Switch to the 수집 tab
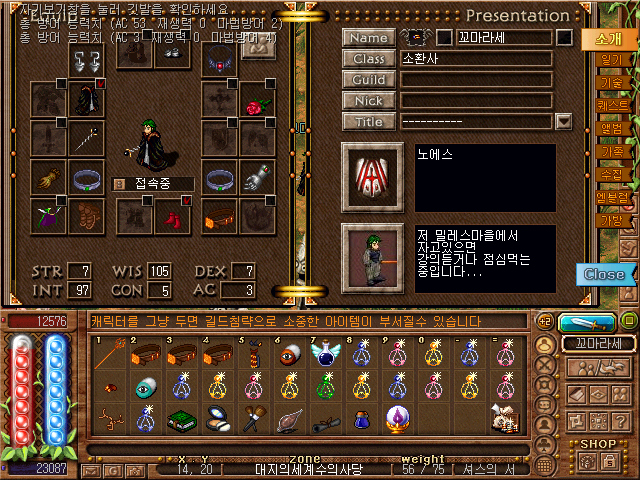Screen dimensions: 640x480 pos(610,174)
